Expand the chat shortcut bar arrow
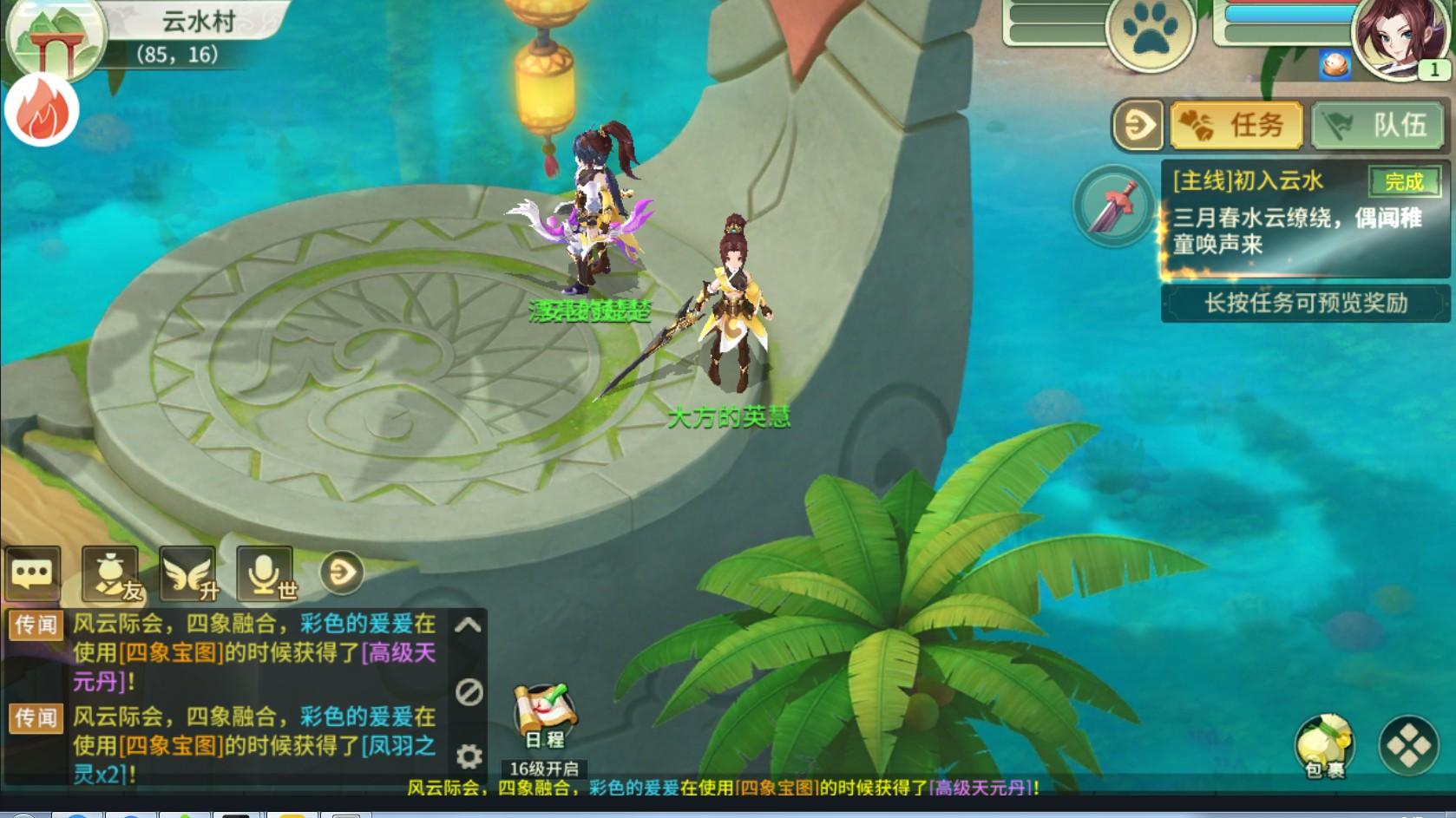Image resolution: width=1456 pixels, height=818 pixels. coord(342,573)
